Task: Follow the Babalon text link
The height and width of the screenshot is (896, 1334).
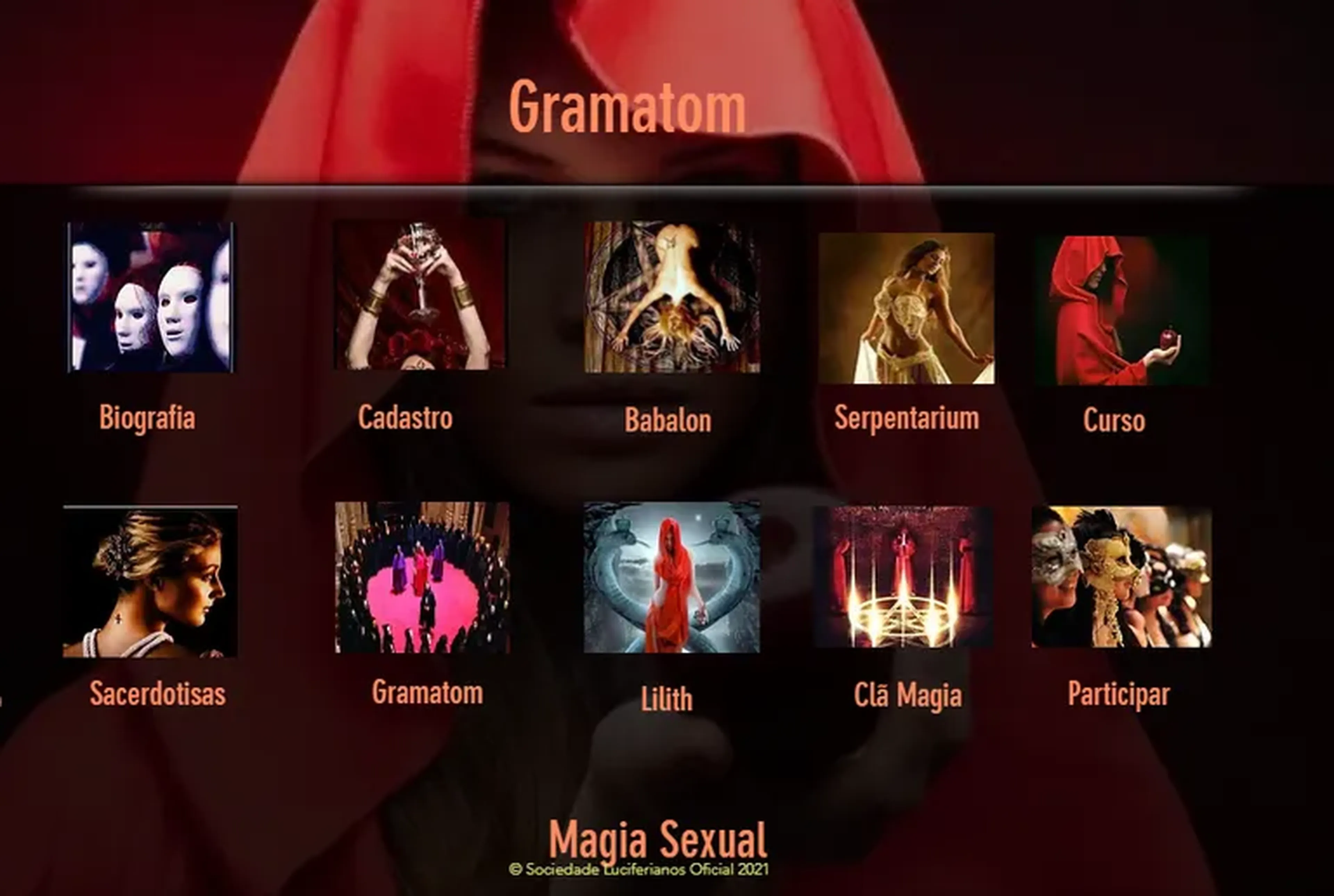Action: pos(668,420)
